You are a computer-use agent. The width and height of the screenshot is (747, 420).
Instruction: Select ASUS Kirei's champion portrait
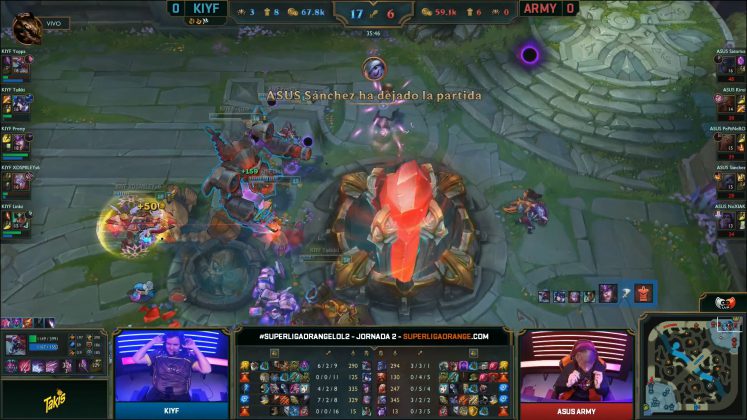[727, 103]
